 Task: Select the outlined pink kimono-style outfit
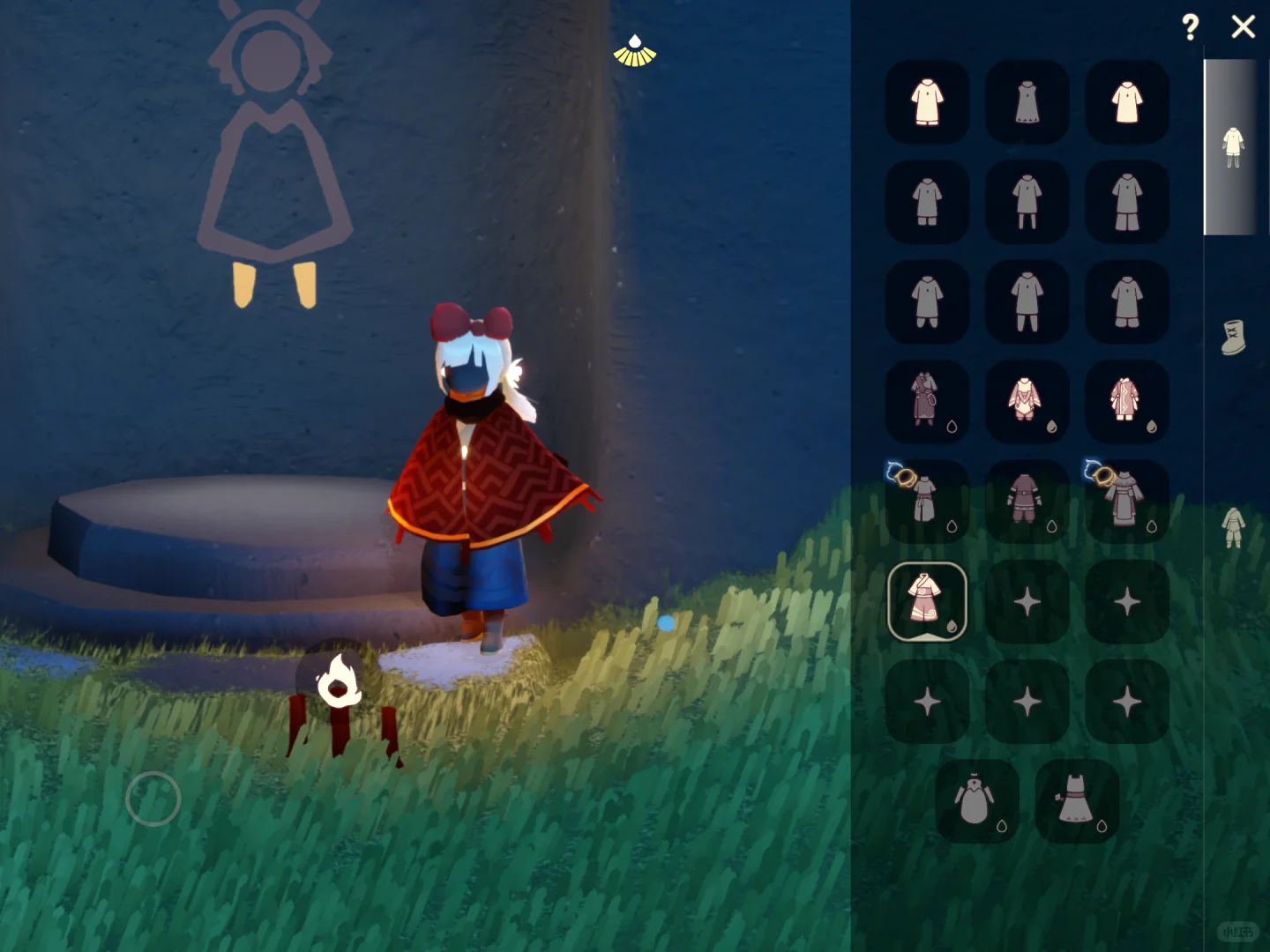point(927,601)
